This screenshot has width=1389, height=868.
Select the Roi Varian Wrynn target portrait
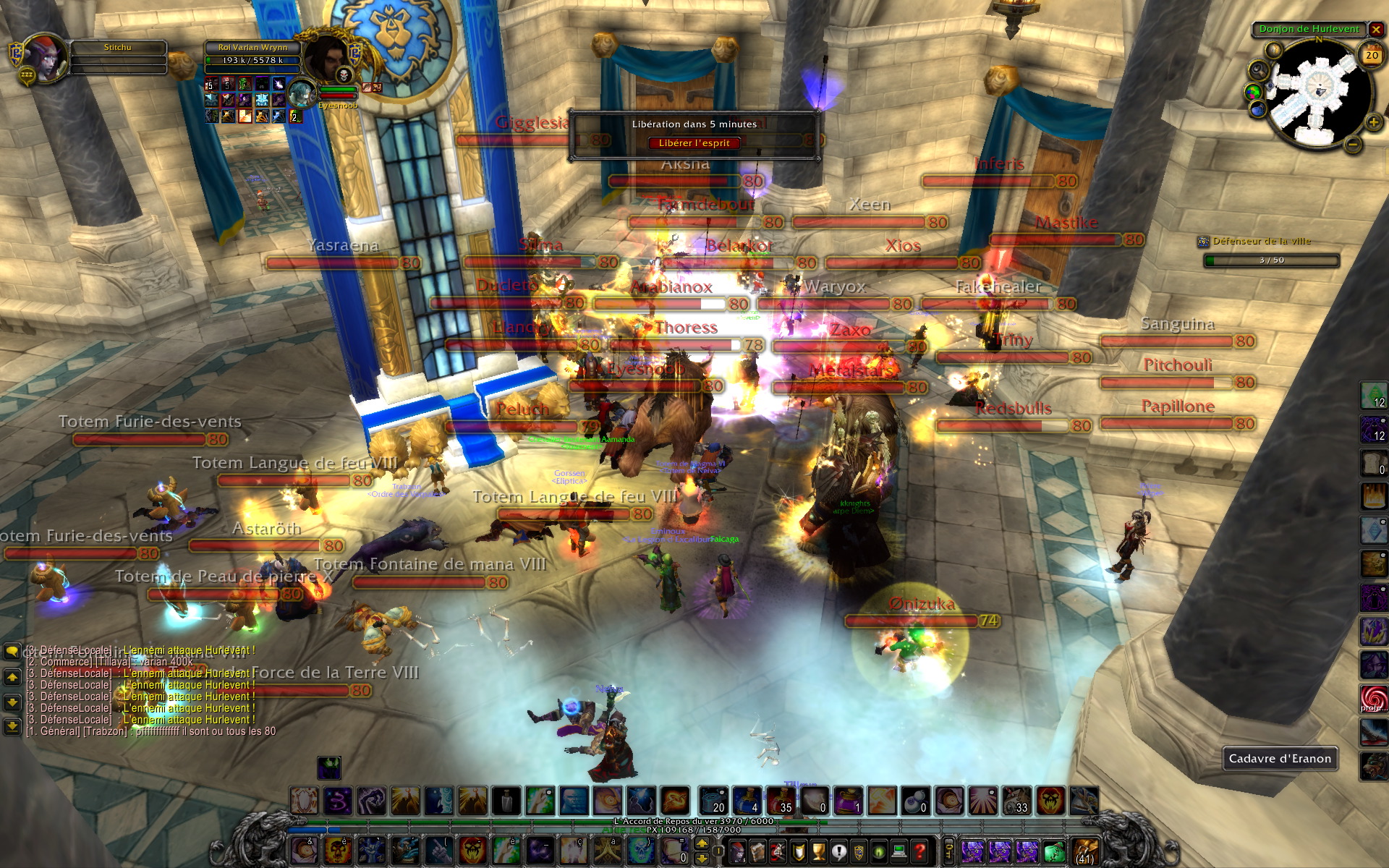(x=327, y=58)
